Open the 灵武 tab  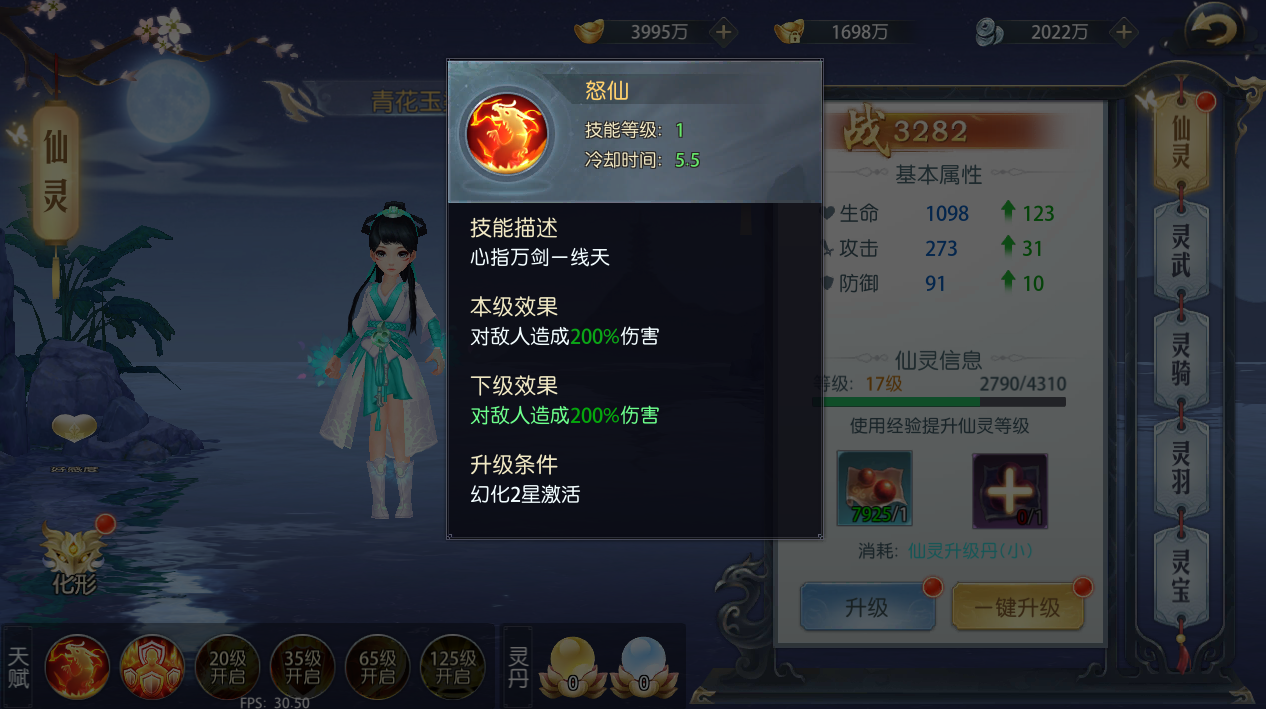pyautogui.click(x=1181, y=249)
